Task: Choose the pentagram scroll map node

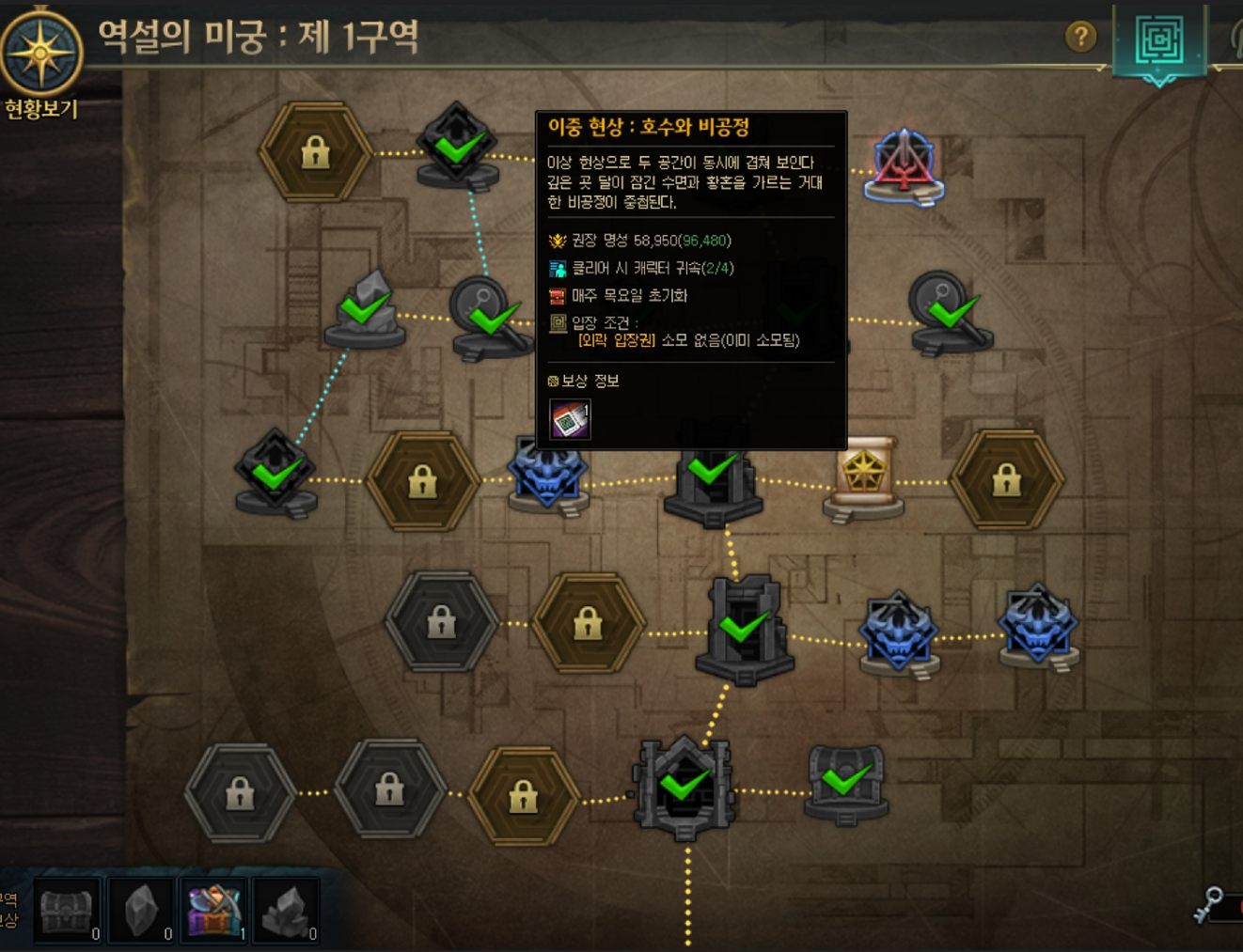Action: [864, 474]
